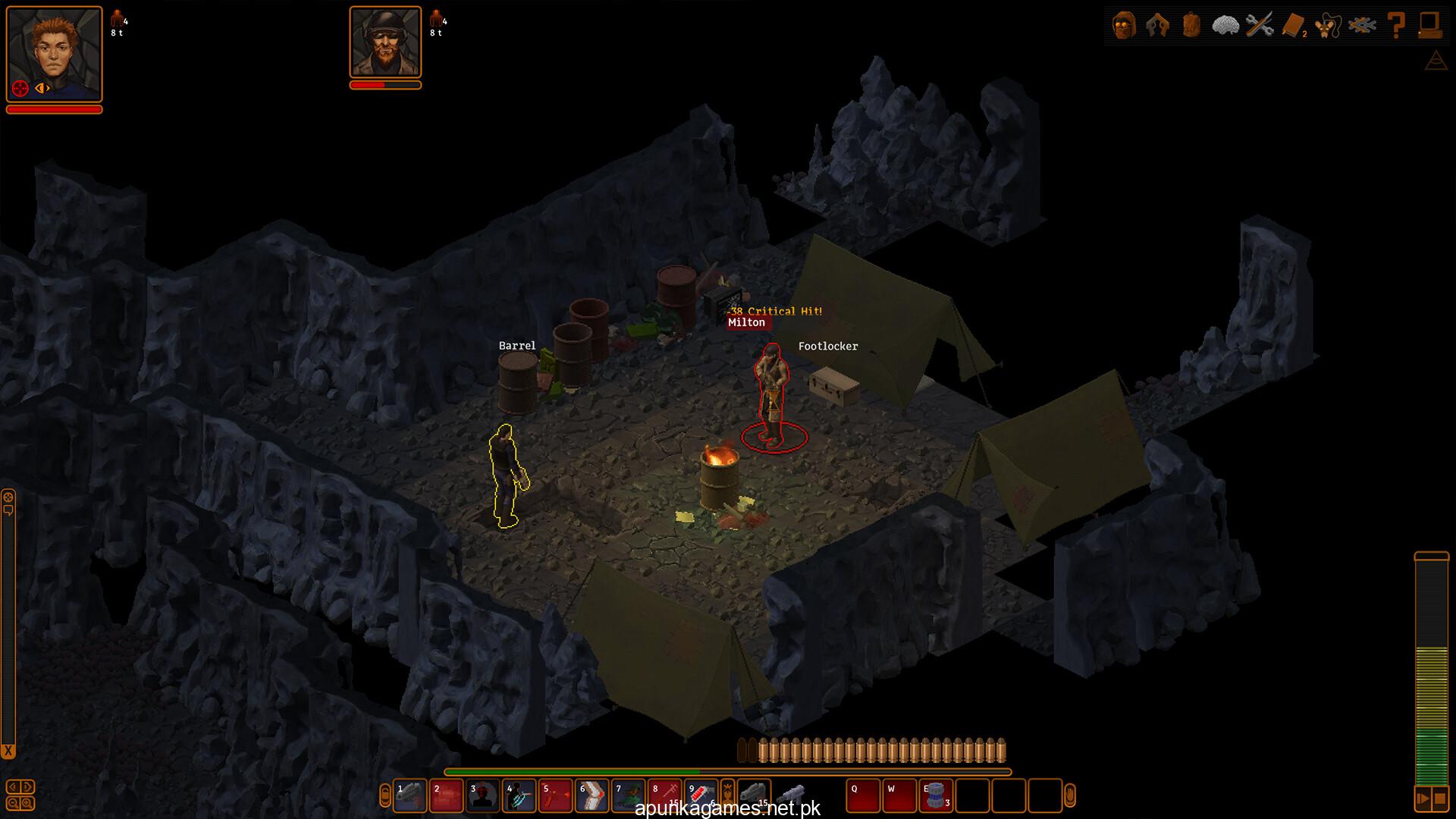
Task: Close the side log panel with X
Action: (8, 751)
